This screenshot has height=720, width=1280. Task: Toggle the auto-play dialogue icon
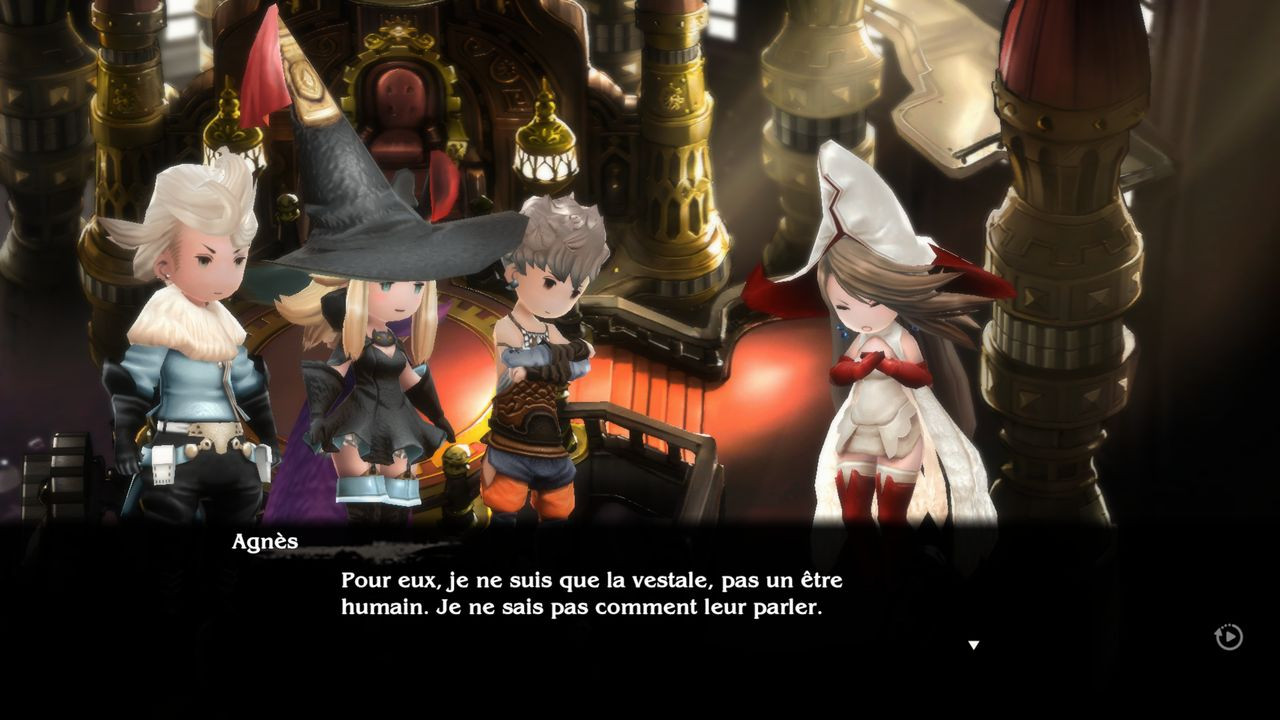pos(1228,637)
